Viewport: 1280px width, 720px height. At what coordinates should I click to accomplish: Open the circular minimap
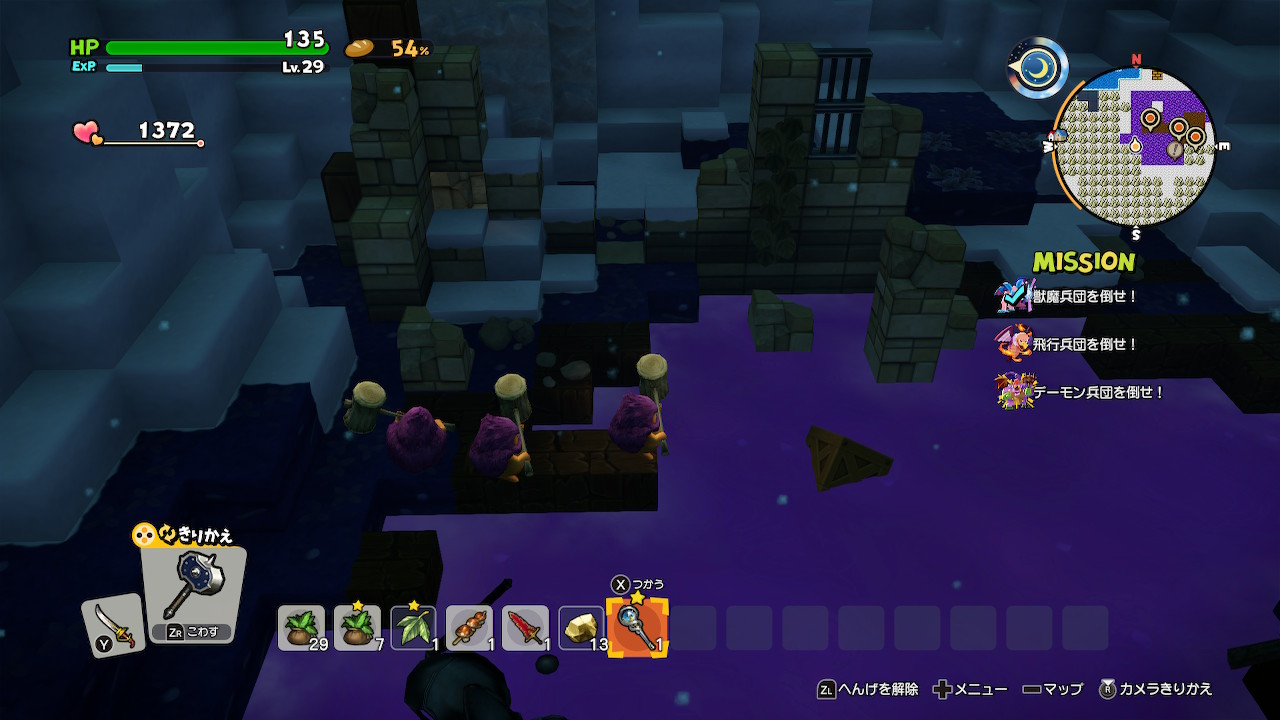[x=1134, y=147]
